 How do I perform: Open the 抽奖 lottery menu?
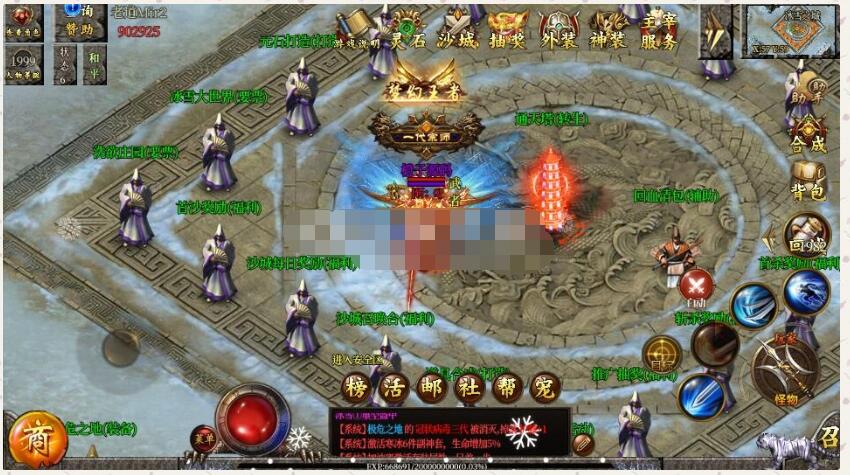click(509, 32)
